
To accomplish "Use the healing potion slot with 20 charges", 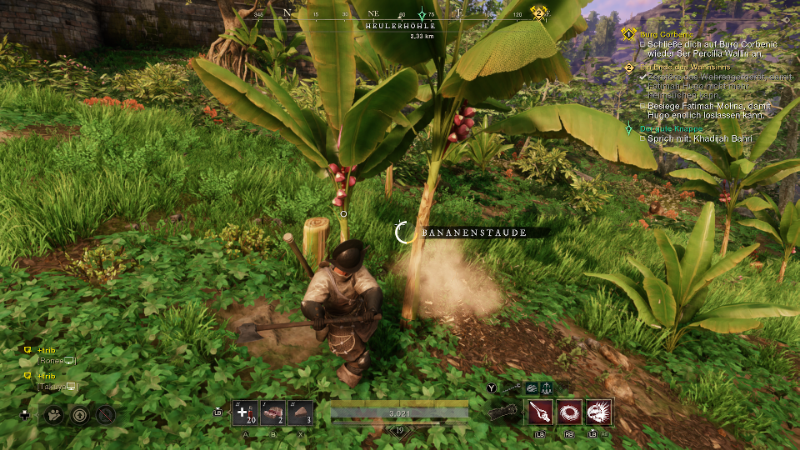I will (245, 412).
